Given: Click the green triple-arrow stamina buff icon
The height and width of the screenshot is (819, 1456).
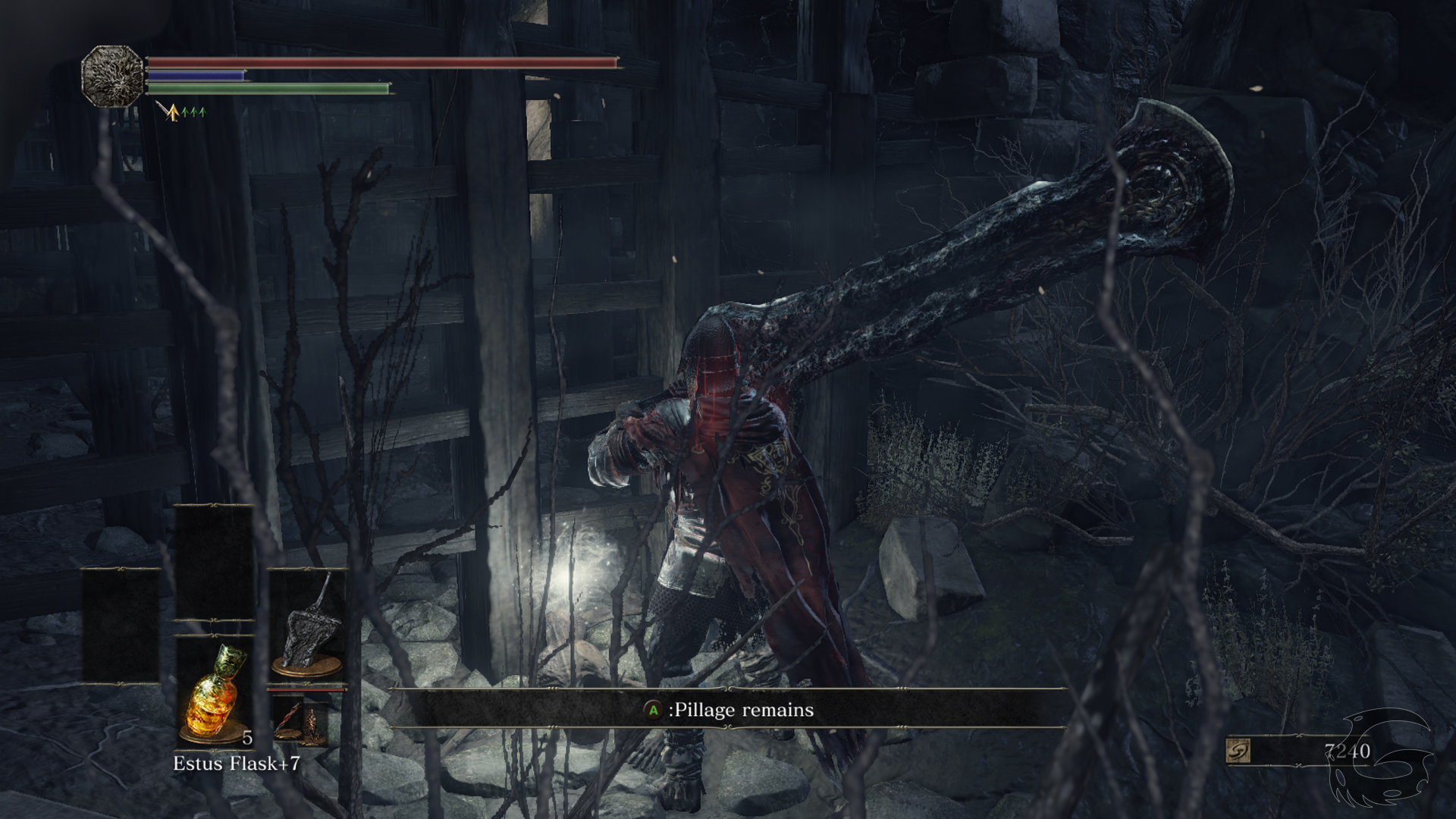Looking at the screenshot, I should [194, 113].
